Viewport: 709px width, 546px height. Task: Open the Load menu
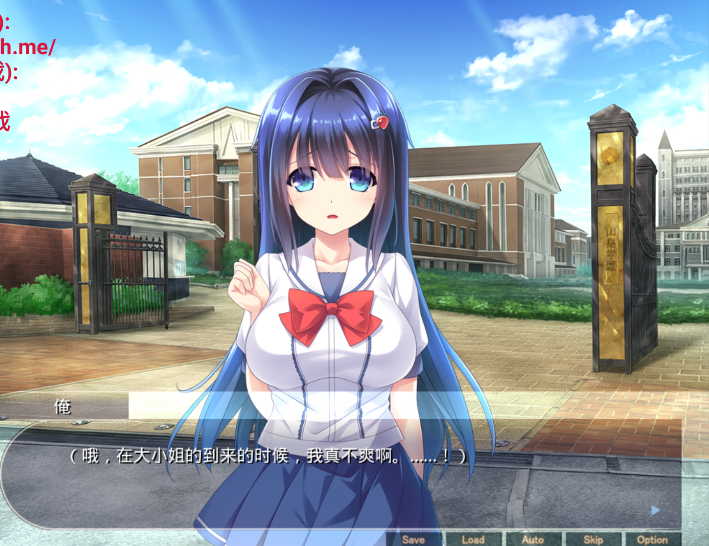473,539
